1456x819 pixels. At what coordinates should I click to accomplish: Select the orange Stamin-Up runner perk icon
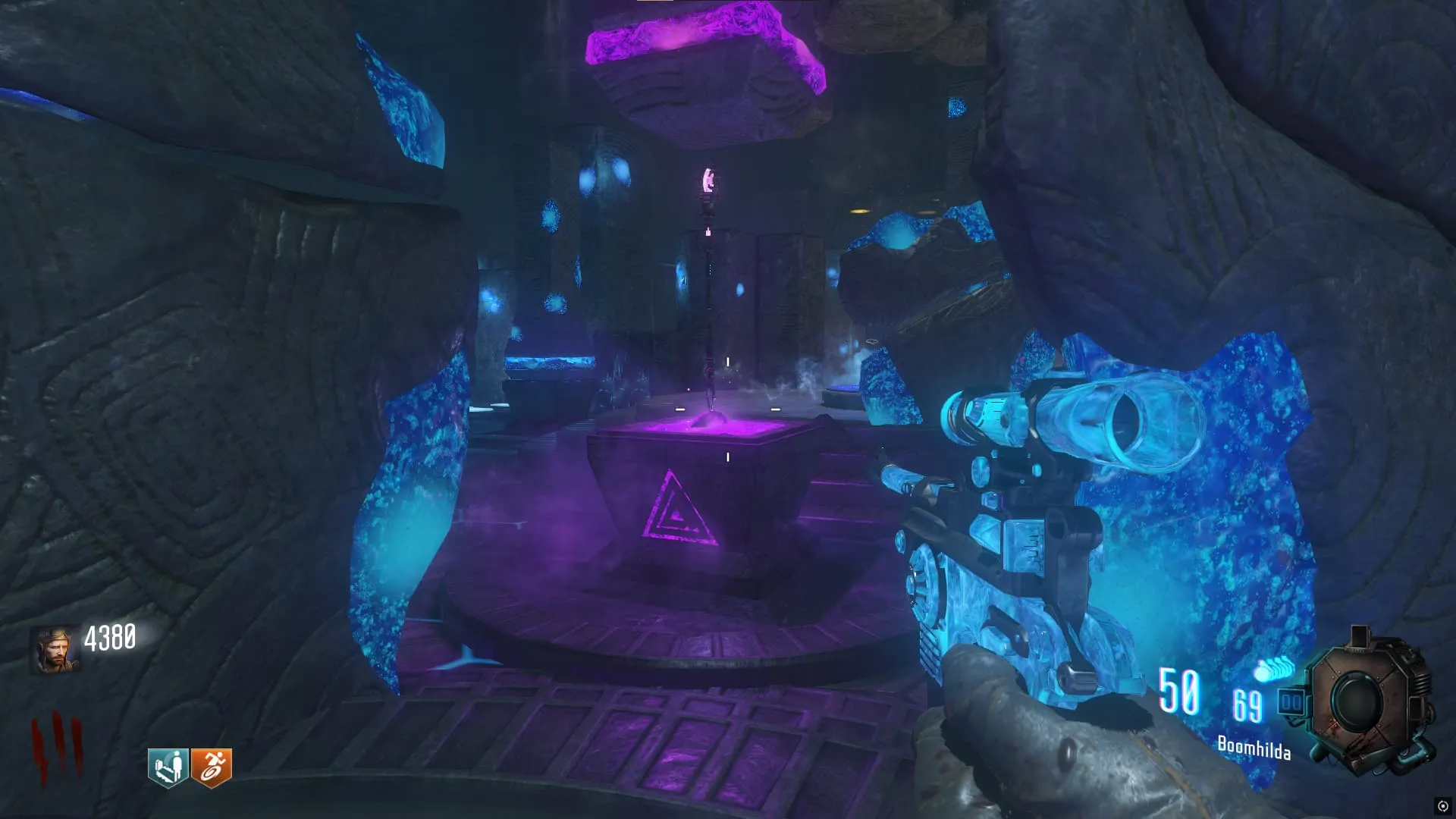click(x=211, y=767)
